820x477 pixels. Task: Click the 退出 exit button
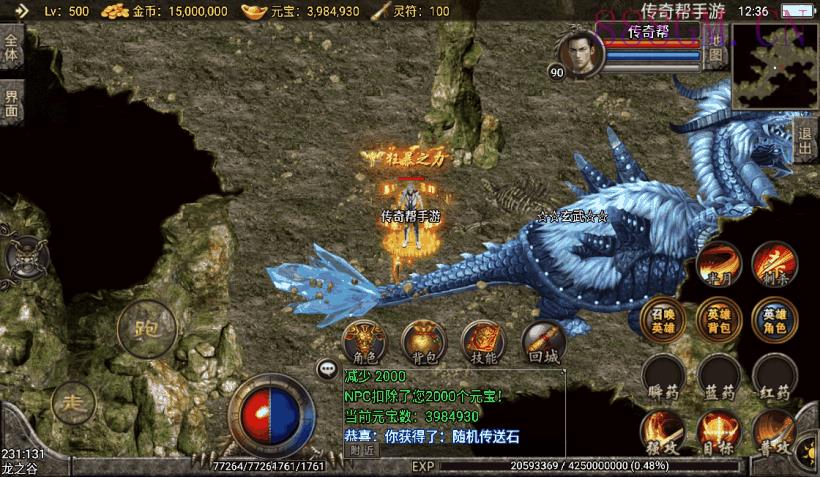tap(805, 142)
